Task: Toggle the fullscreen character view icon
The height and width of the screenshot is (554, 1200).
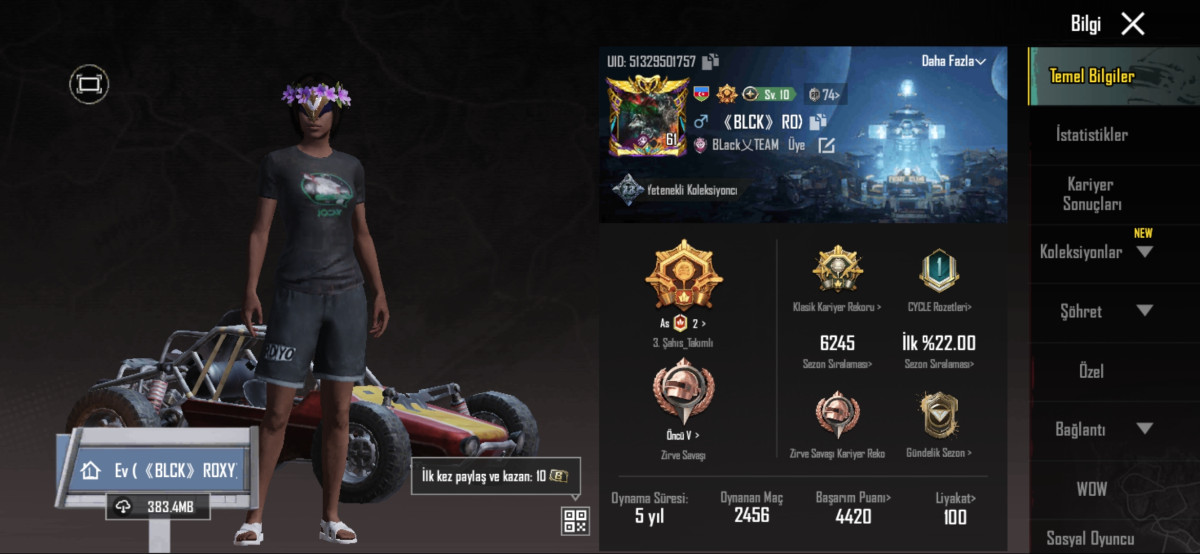Action: click(x=89, y=84)
